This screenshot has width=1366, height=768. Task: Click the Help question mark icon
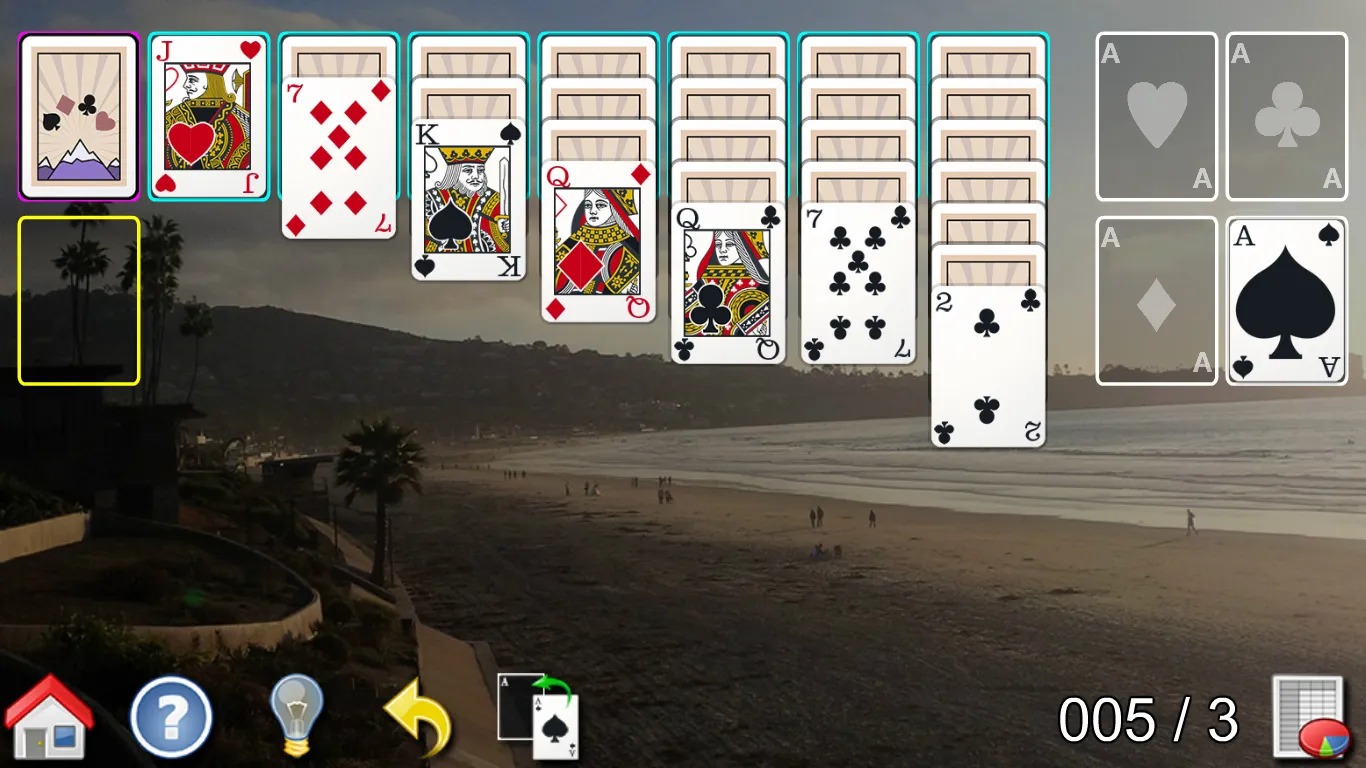pyautogui.click(x=170, y=716)
